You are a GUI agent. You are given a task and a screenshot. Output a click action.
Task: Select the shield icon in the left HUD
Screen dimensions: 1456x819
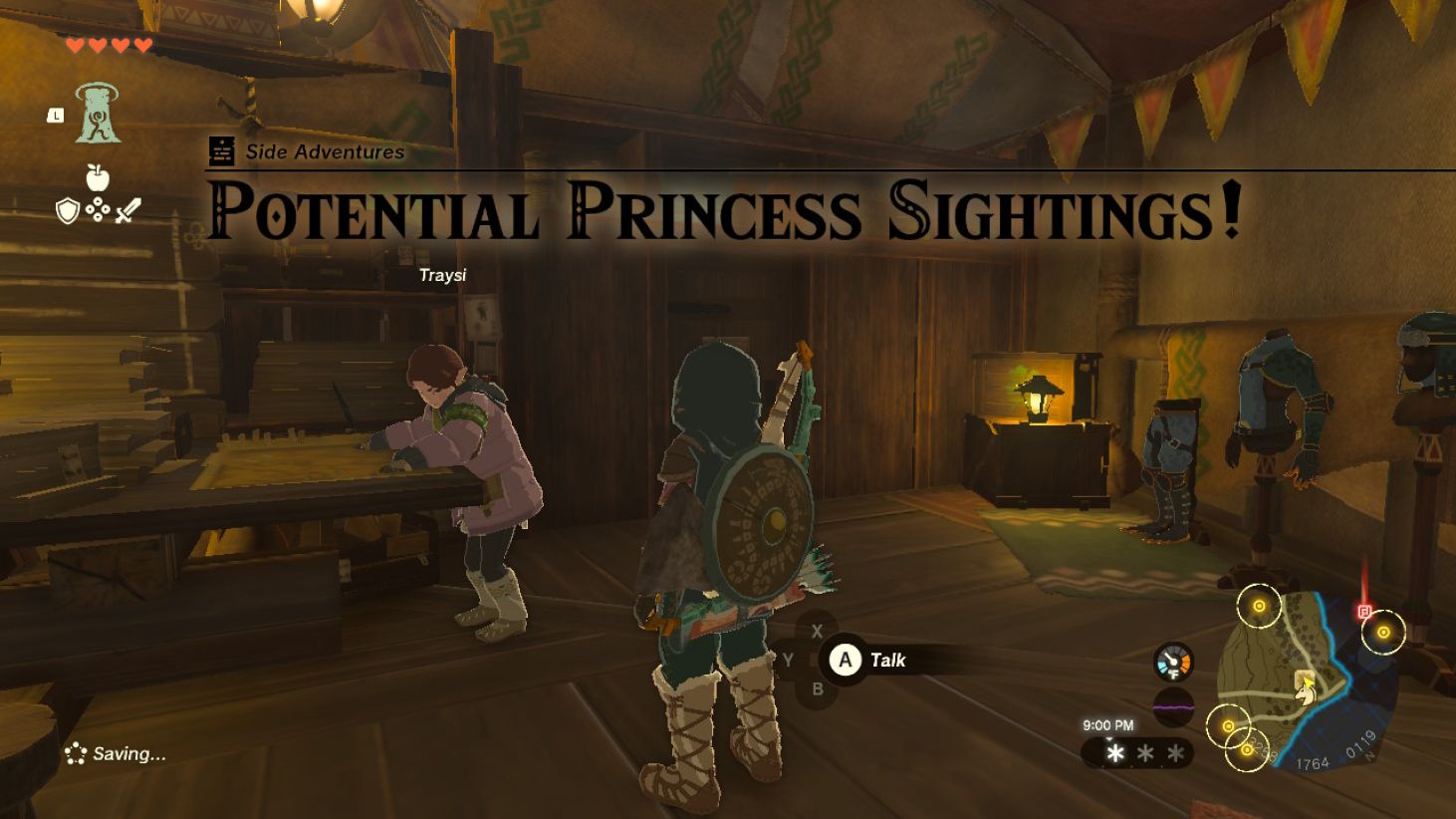67,211
